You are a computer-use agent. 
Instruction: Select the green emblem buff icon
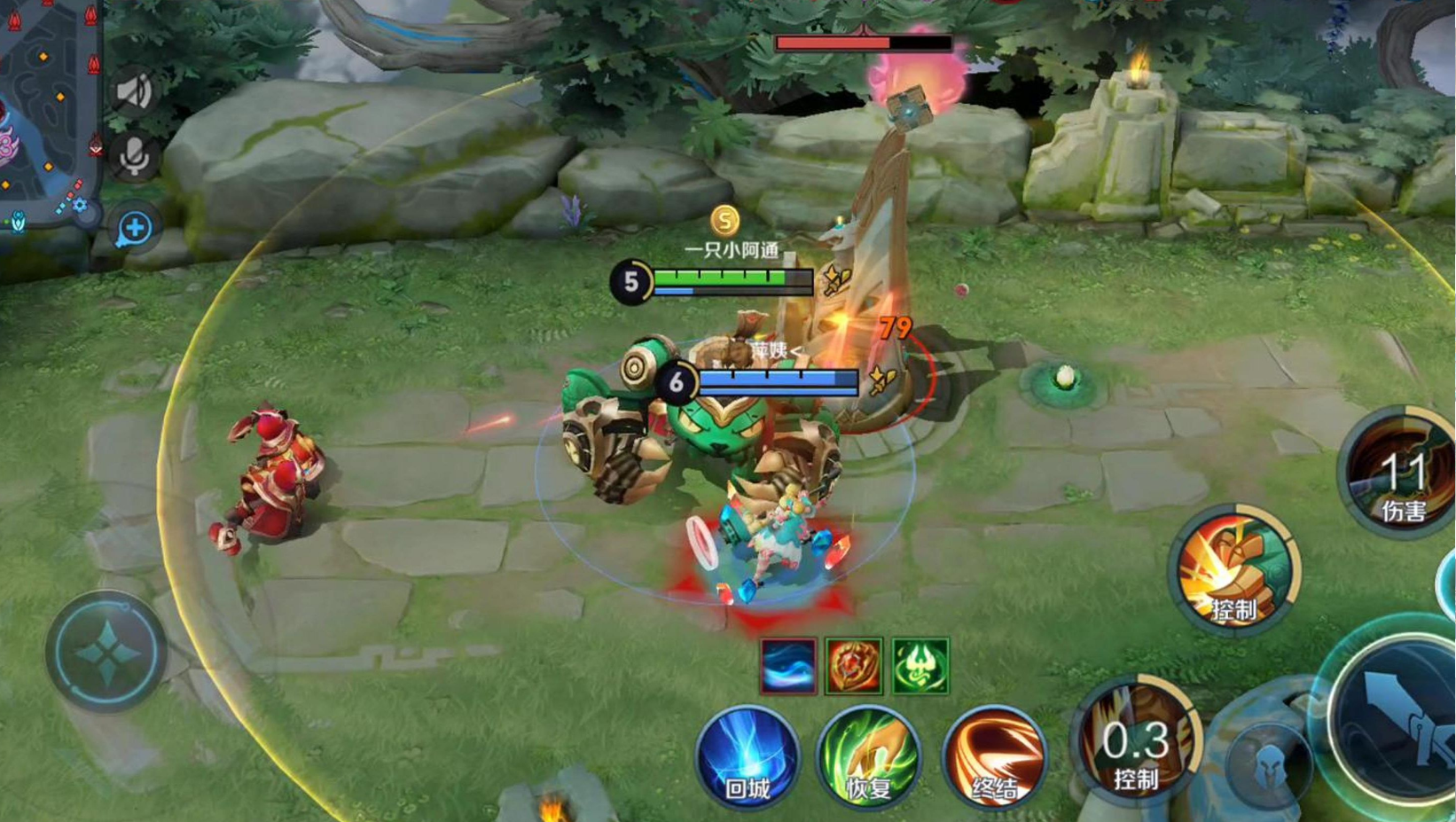[x=920, y=666]
